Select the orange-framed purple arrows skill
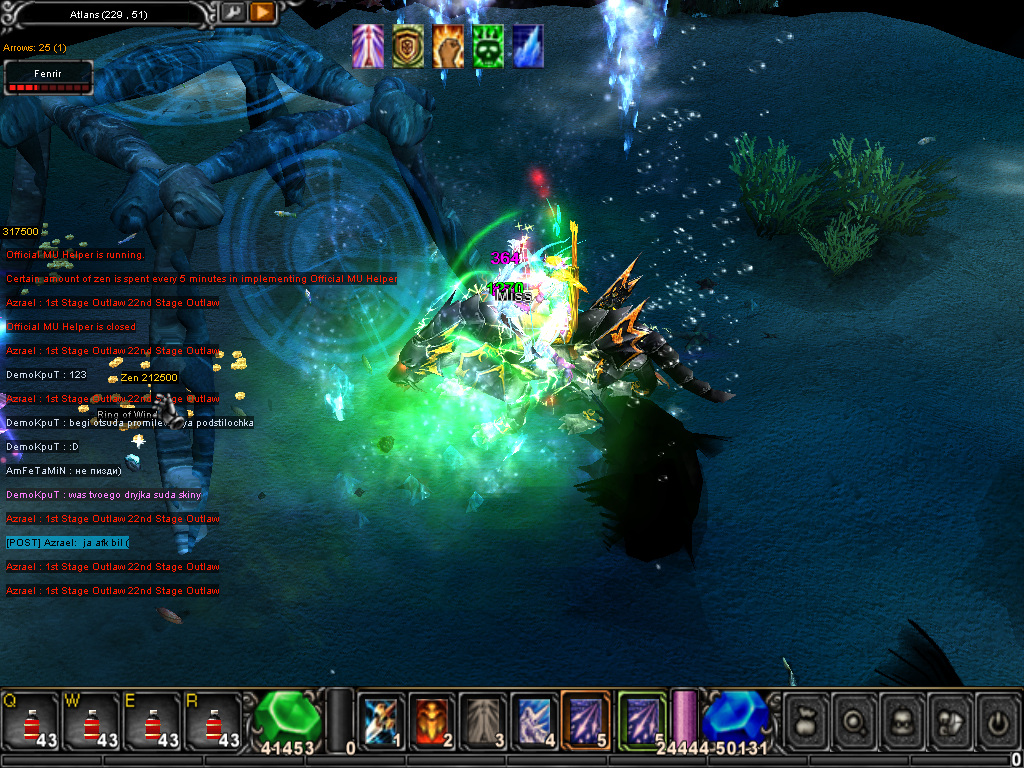This screenshot has width=1024, height=768. 586,721
